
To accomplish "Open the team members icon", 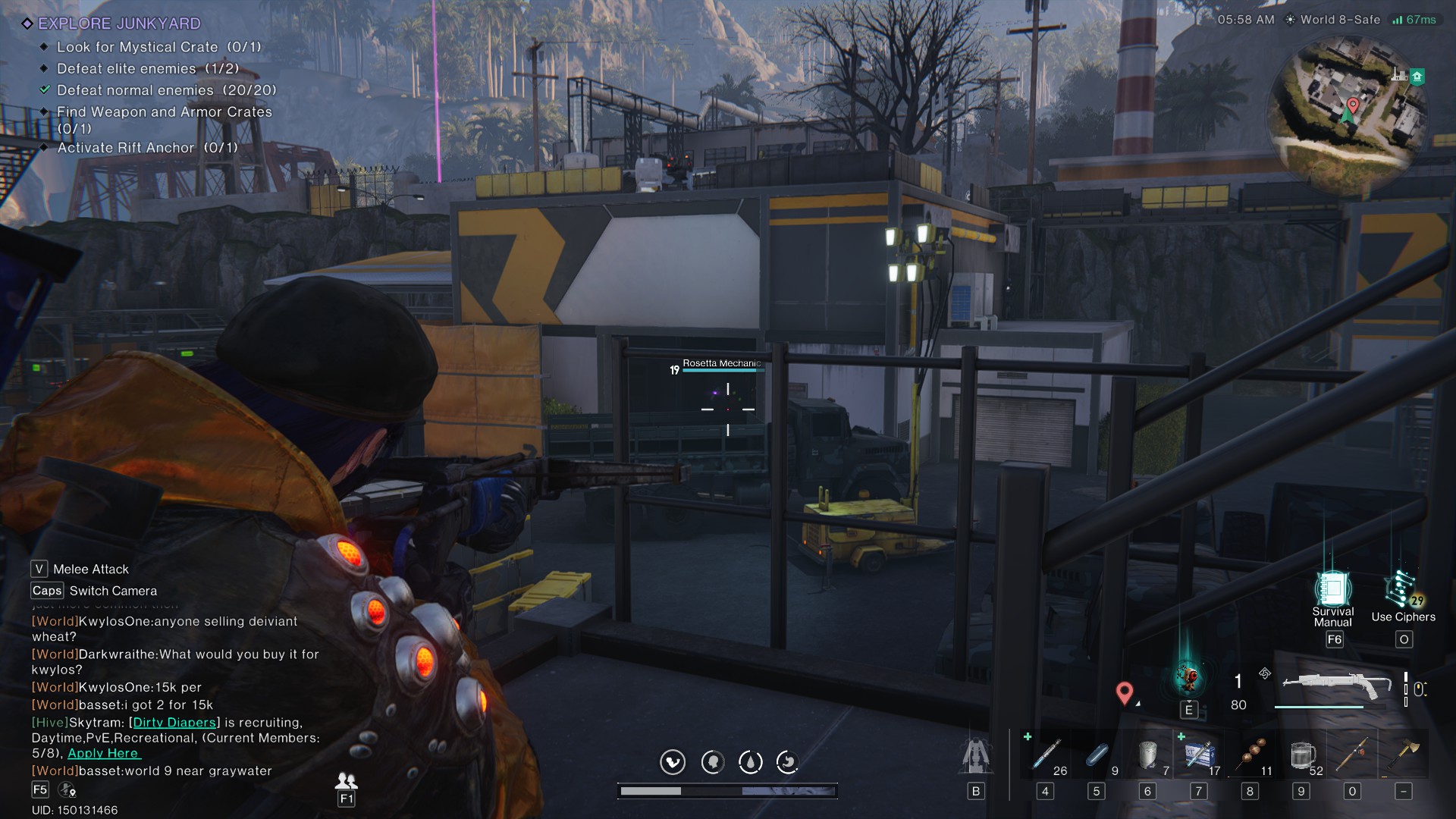I will coord(347,780).
